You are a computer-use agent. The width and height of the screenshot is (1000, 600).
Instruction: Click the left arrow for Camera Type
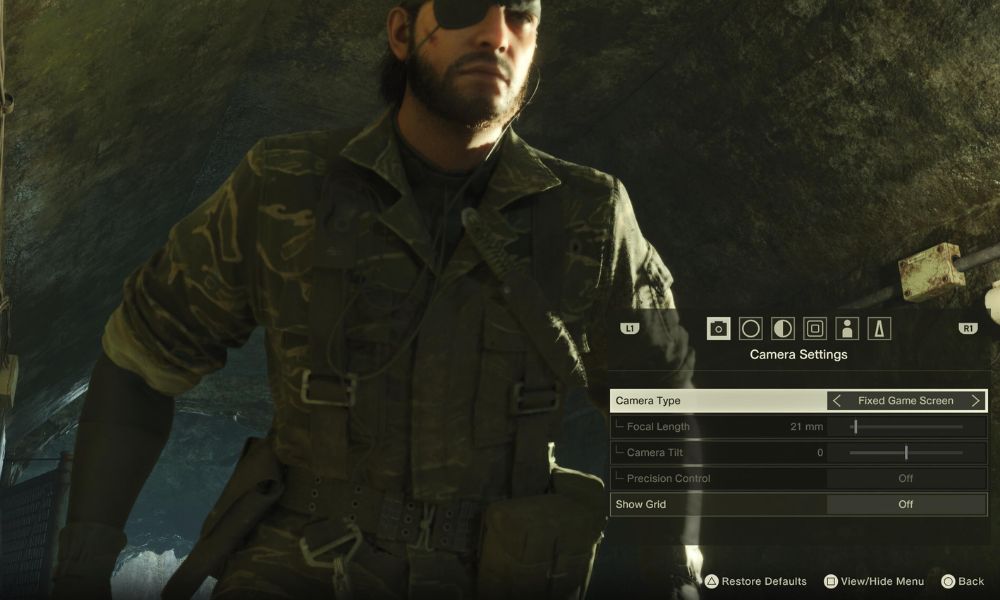pos(837,401)
